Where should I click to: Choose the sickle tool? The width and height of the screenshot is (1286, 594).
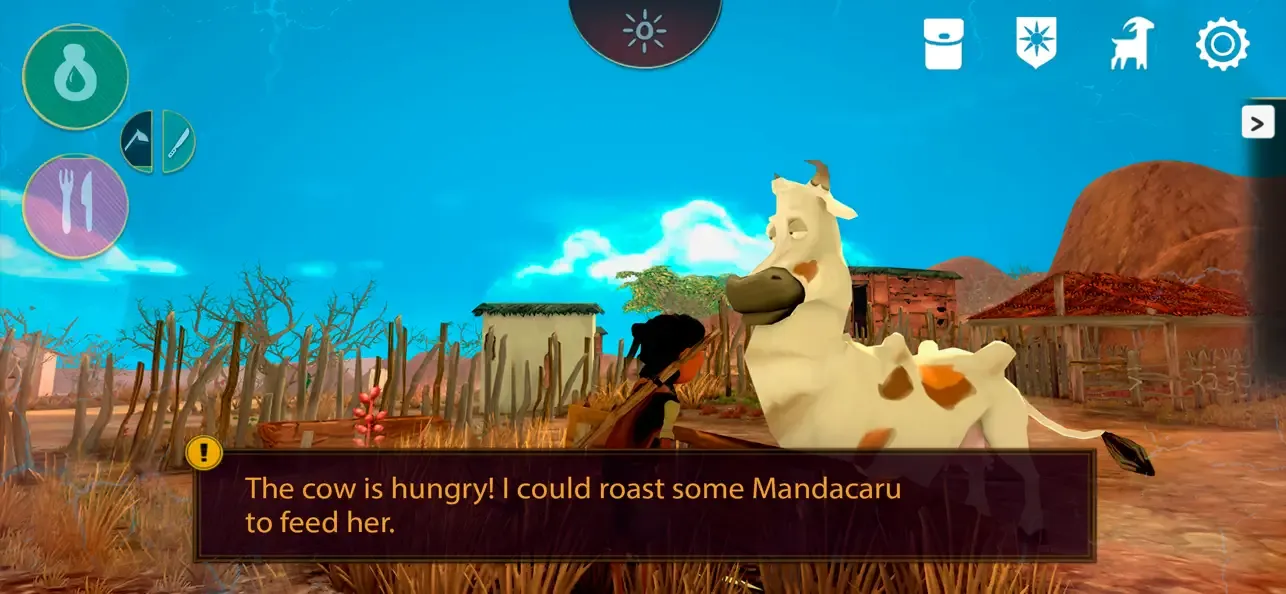pyautogui.click(x=139, y=142)
